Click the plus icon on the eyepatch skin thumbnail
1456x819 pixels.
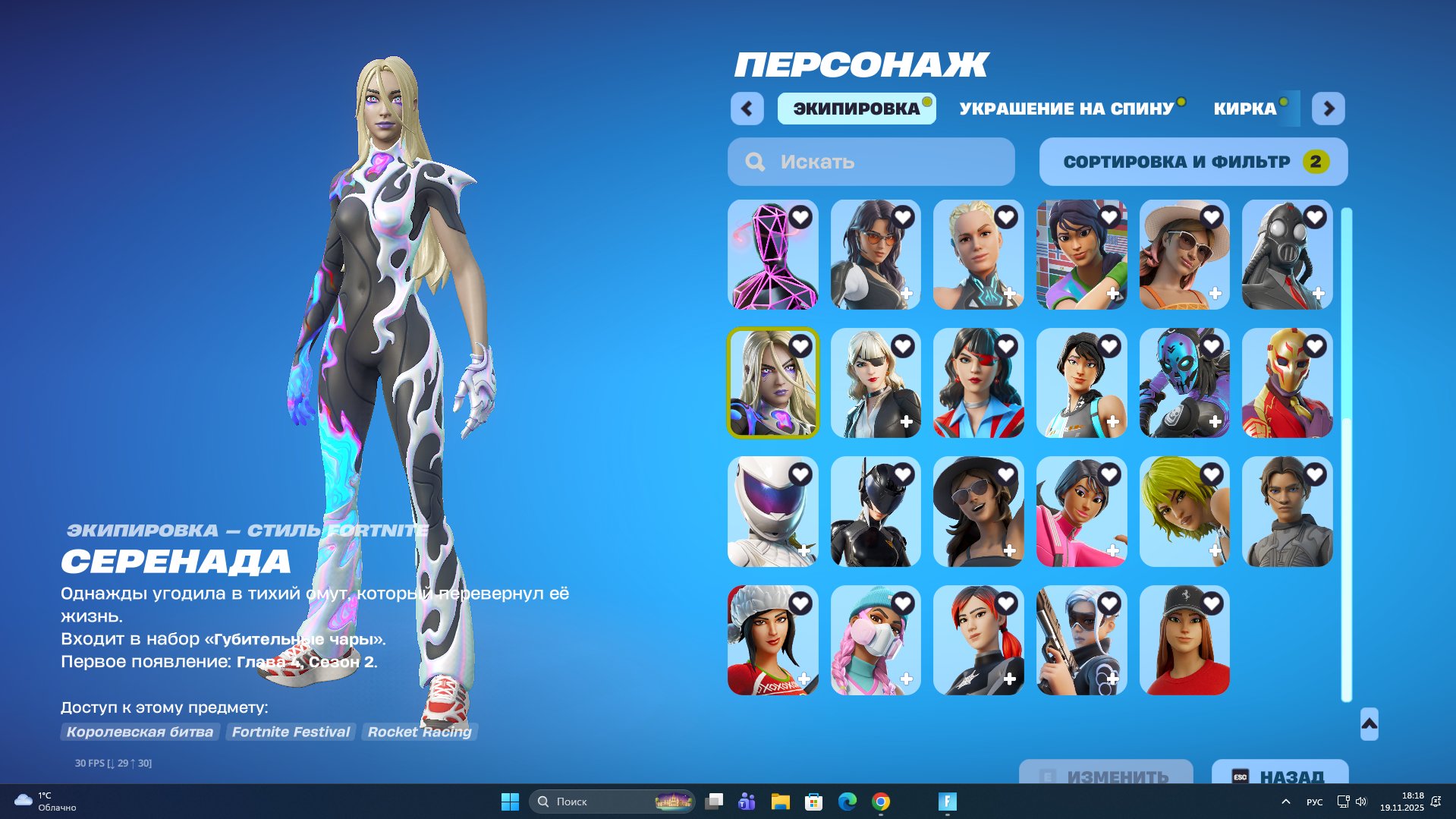click(x=907, y=421)
